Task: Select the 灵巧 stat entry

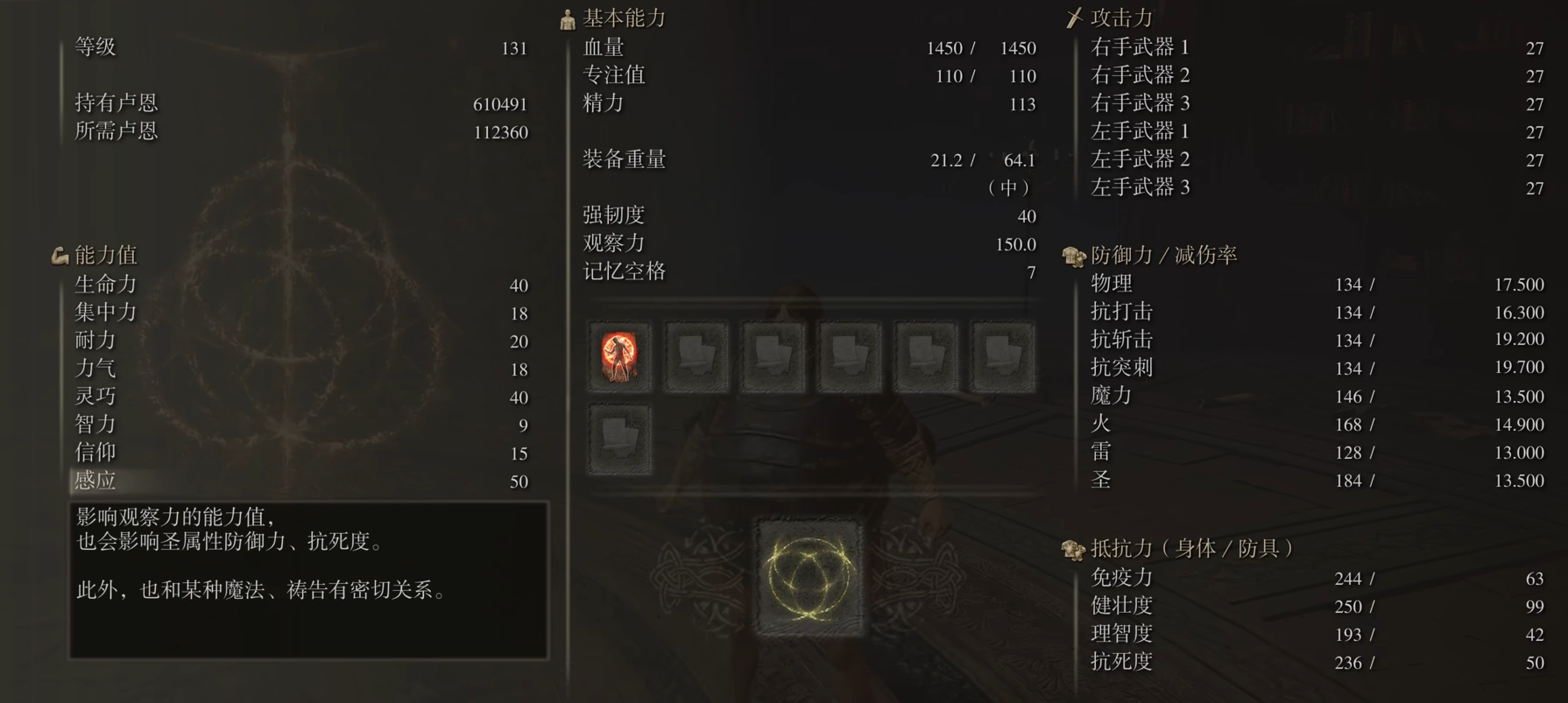Action: point(96,397)
